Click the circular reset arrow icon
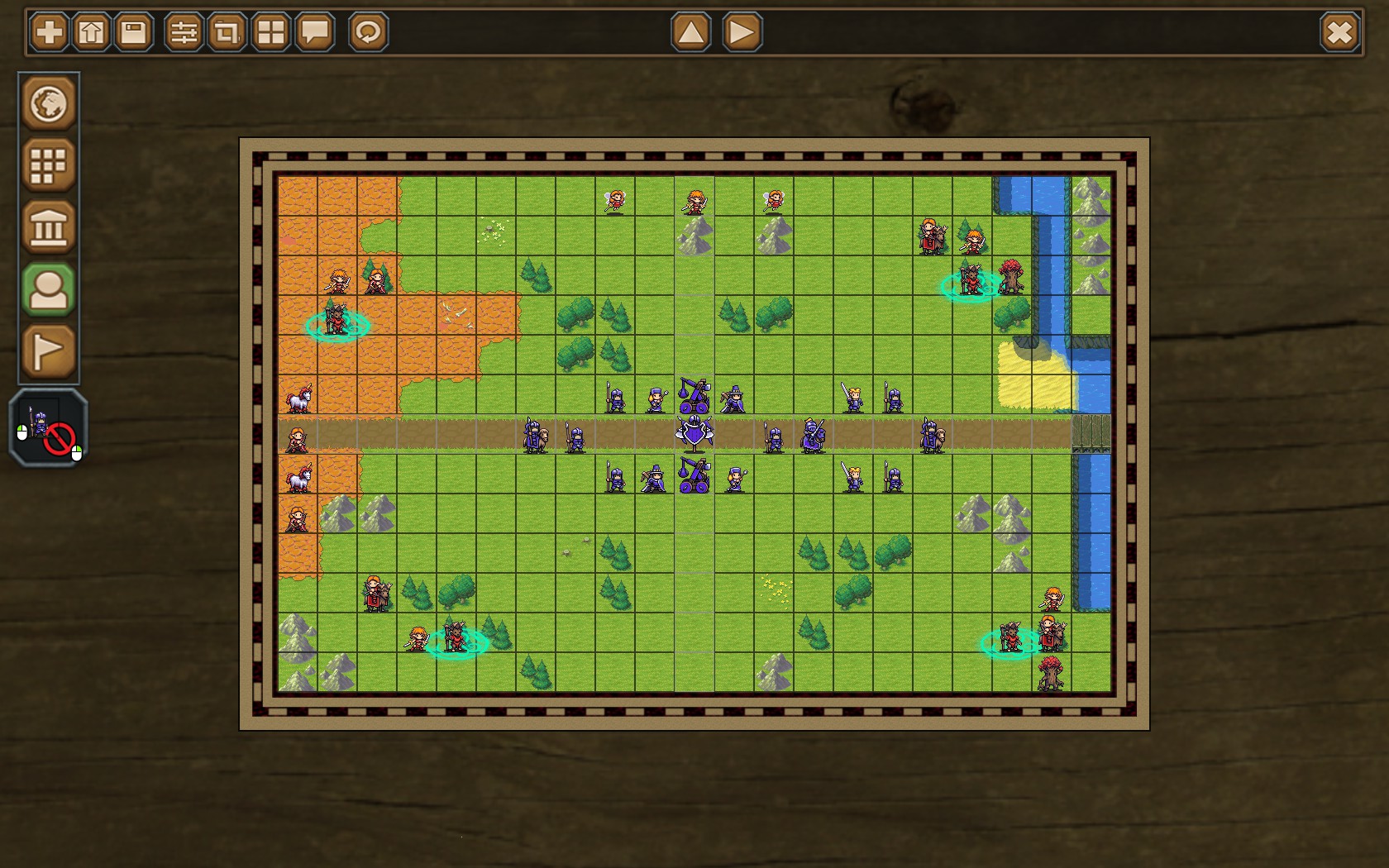Screen dimensions: 1389x868 (366, 31)
